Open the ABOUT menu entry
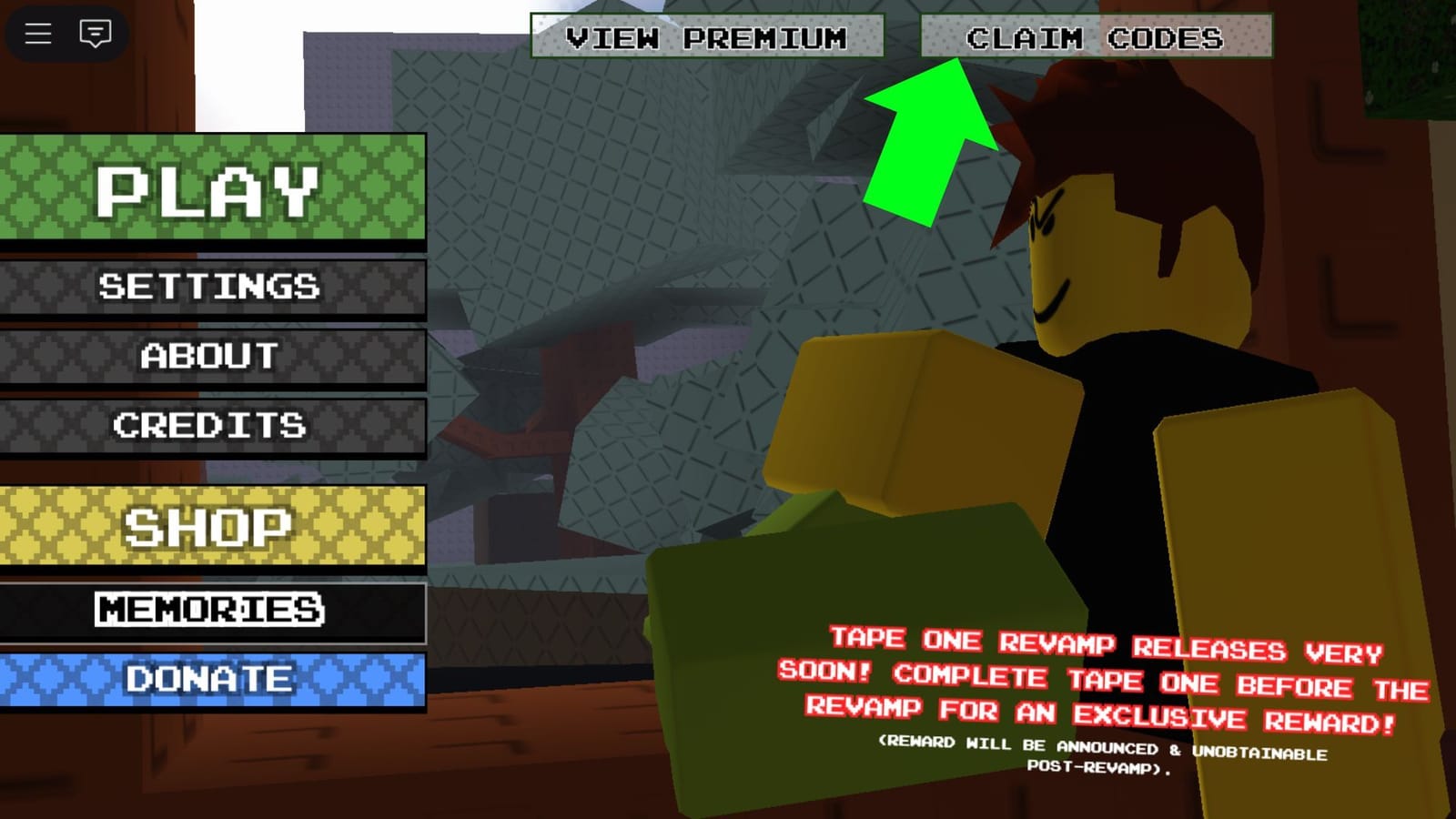The width and height of the screenshot is (1456, 819). coord(211,357)
